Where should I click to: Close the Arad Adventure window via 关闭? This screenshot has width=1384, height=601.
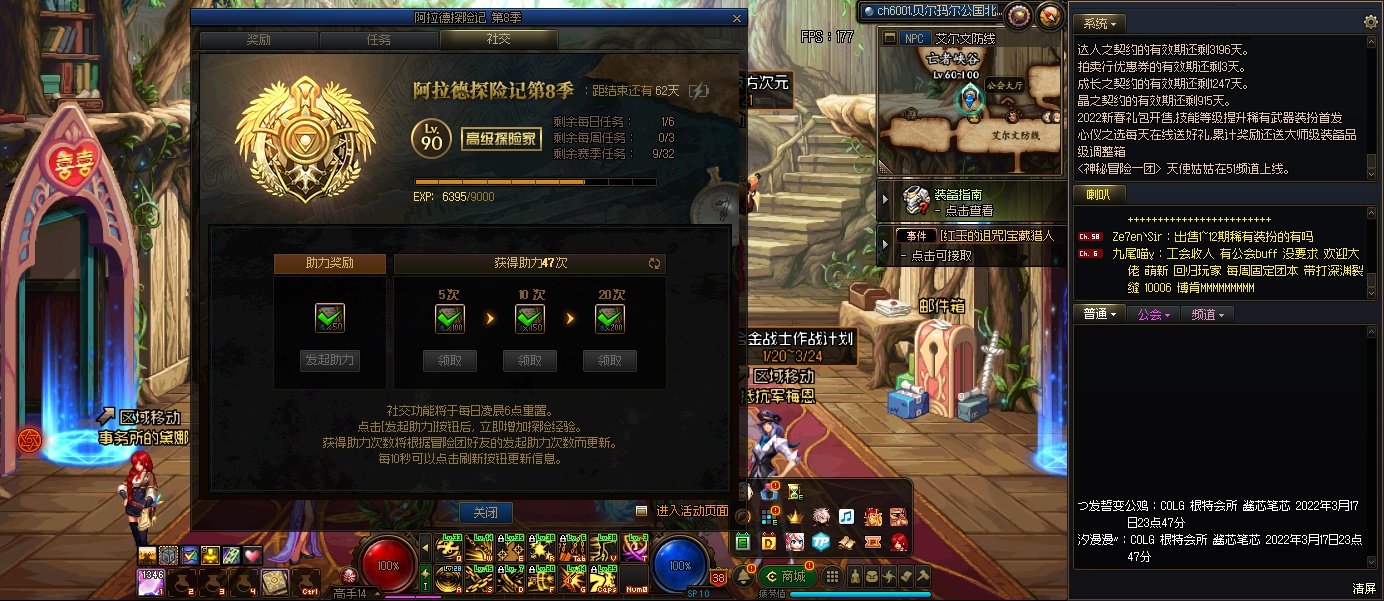[x=485, y=513]
